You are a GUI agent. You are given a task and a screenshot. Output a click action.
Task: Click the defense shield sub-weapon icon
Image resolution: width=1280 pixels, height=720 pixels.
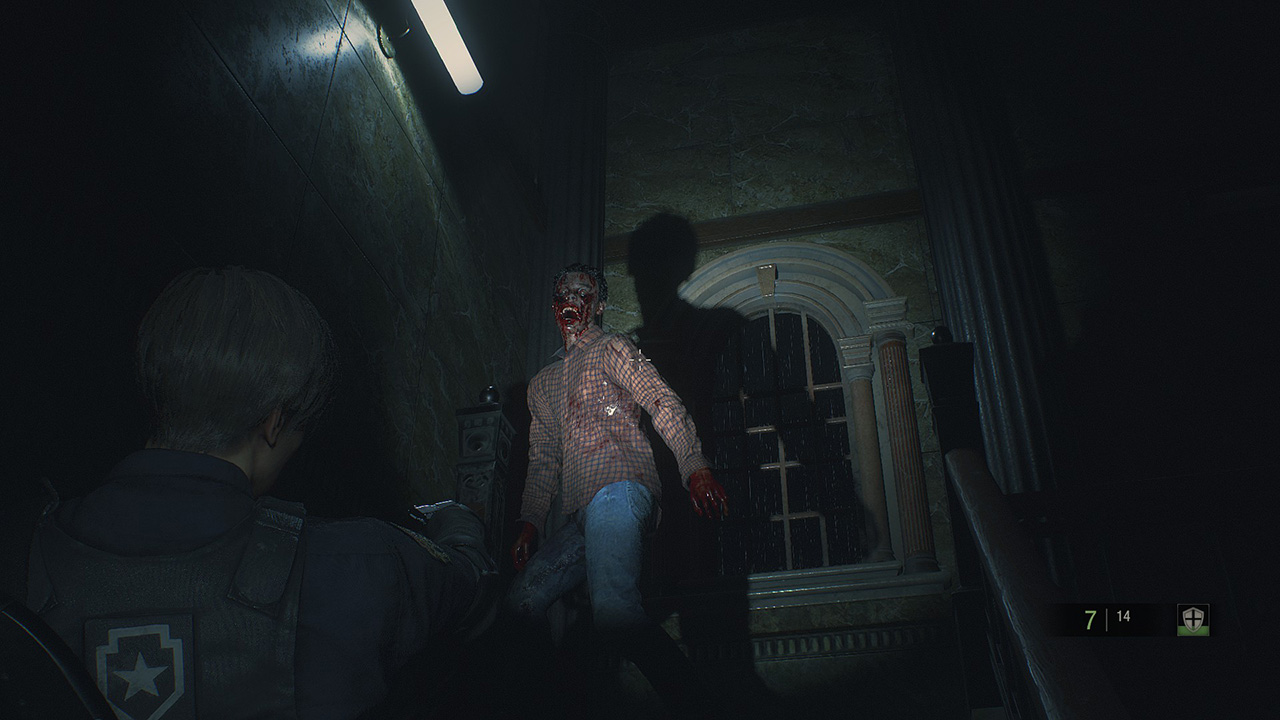[x=1192, y=620]
